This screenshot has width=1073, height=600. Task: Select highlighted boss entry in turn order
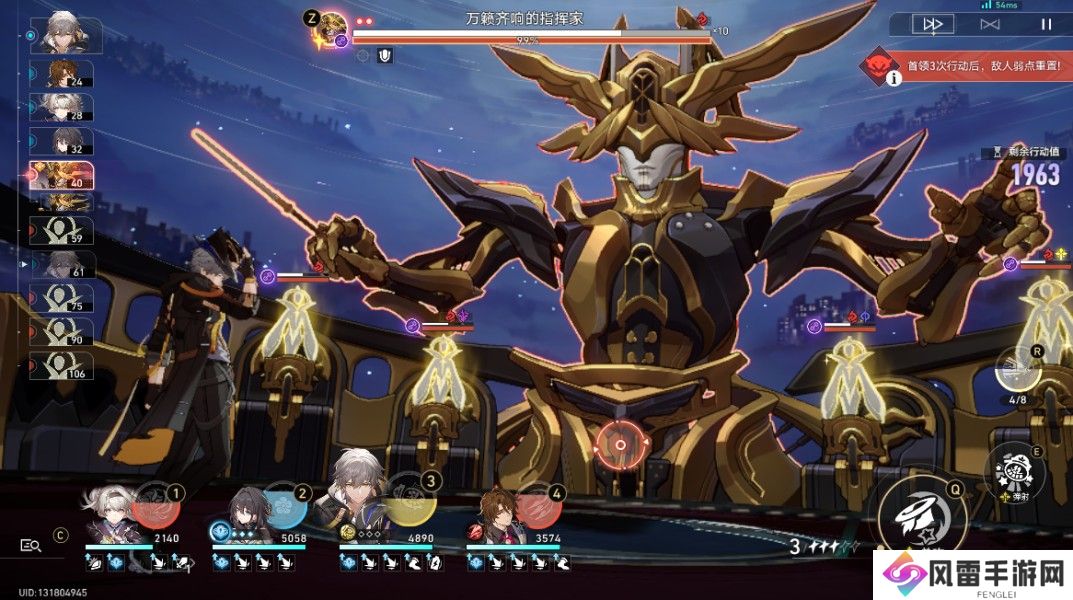(x=62, y=176)
